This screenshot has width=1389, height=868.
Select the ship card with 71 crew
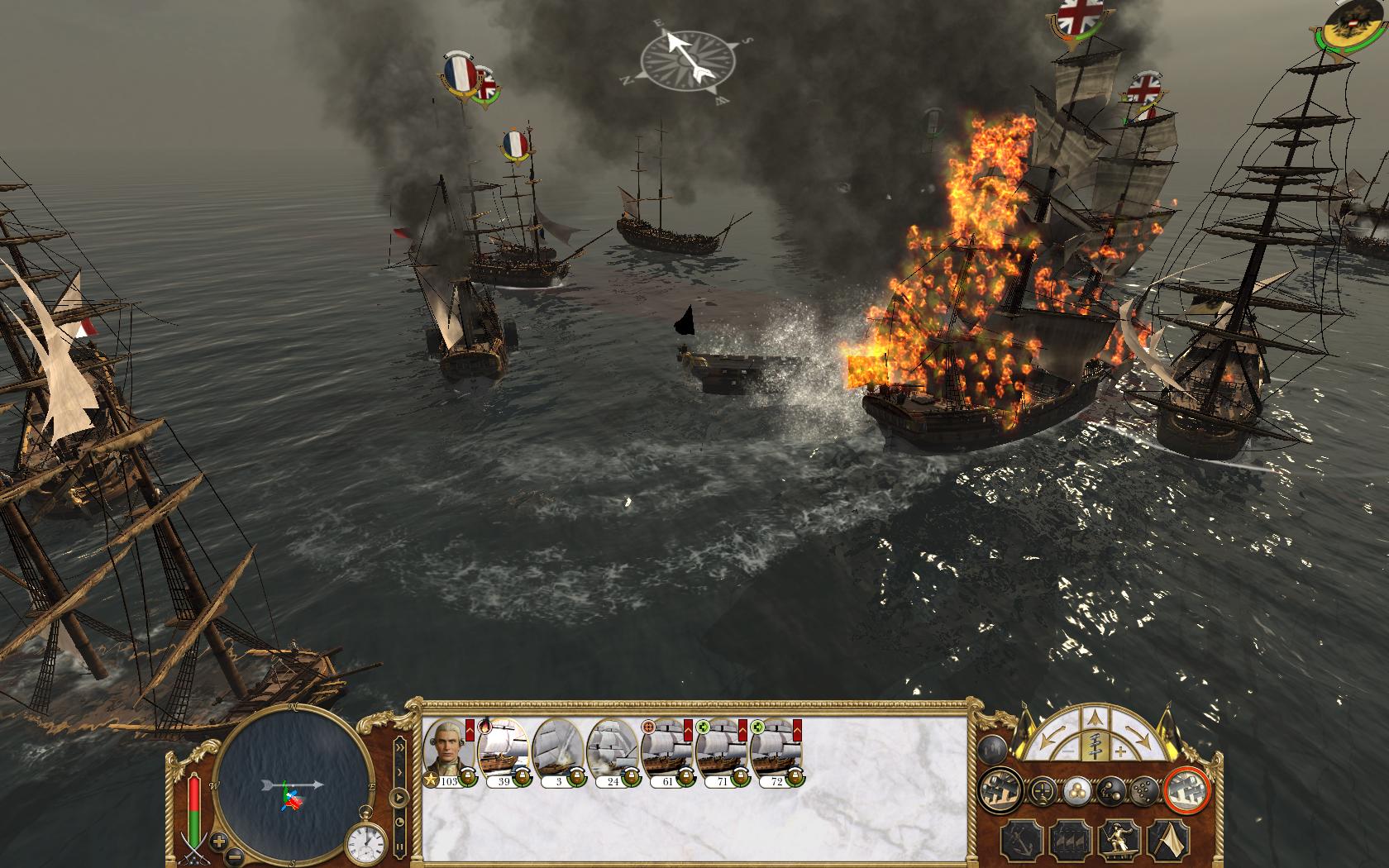pyautogui.click(x=722, y=751)
